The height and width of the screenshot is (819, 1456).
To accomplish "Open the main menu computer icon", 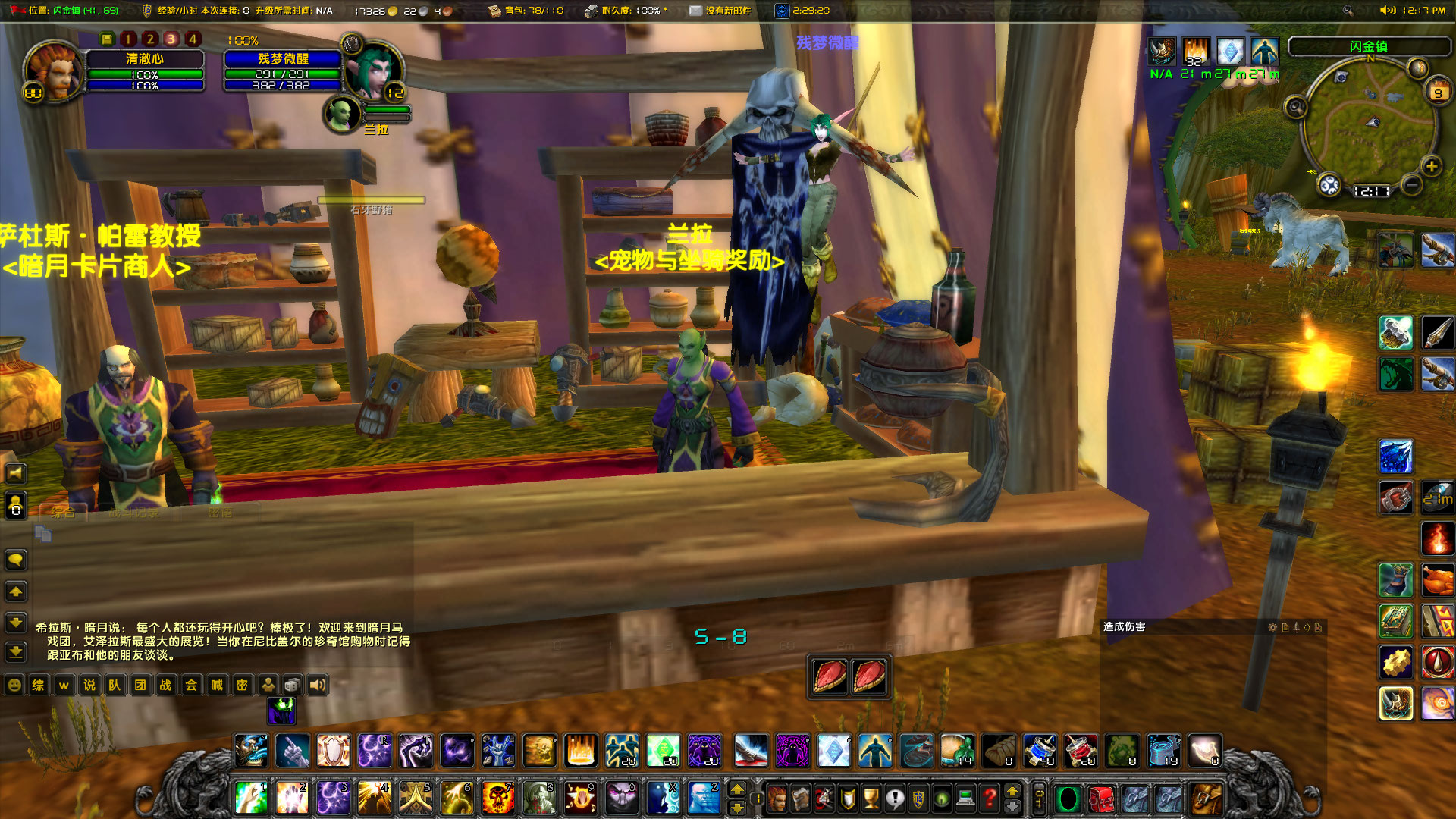I will (965, 796).
